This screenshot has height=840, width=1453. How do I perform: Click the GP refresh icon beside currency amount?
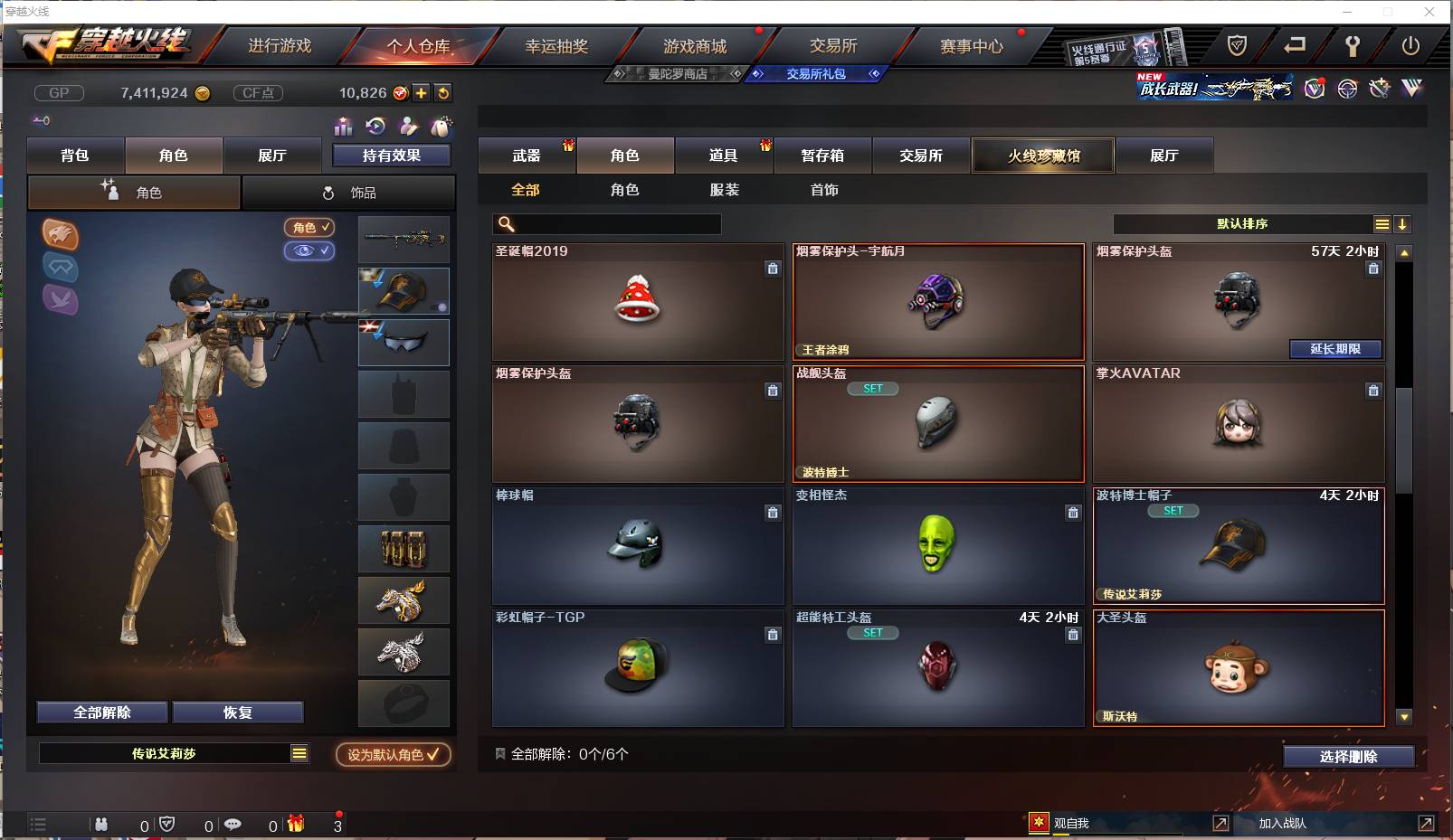click(x=442, y=92)
